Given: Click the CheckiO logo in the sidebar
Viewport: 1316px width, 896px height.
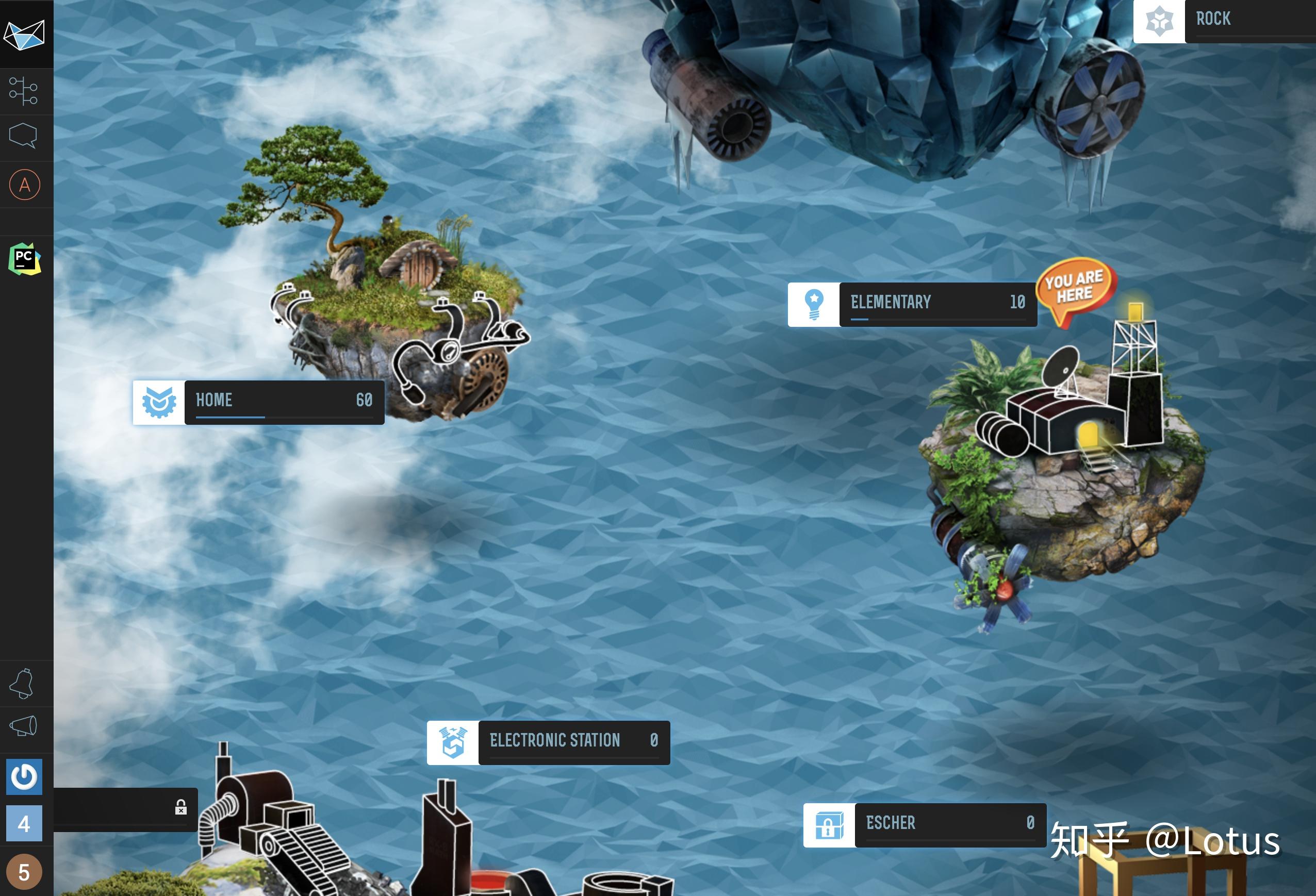Looking at the screenshot, I should pyautogui.click(x=24, y=34).
